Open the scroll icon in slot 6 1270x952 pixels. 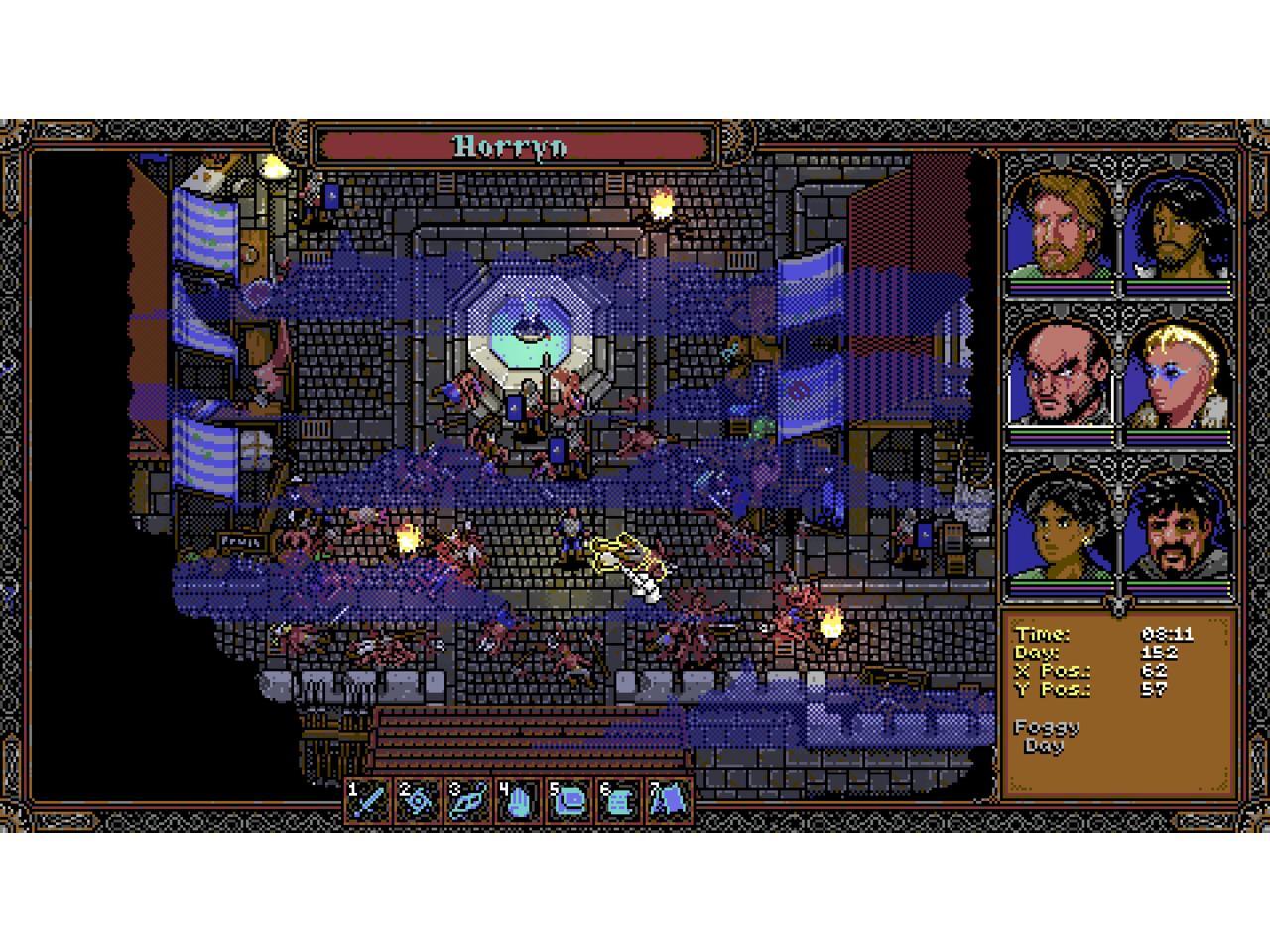(618, 799)
